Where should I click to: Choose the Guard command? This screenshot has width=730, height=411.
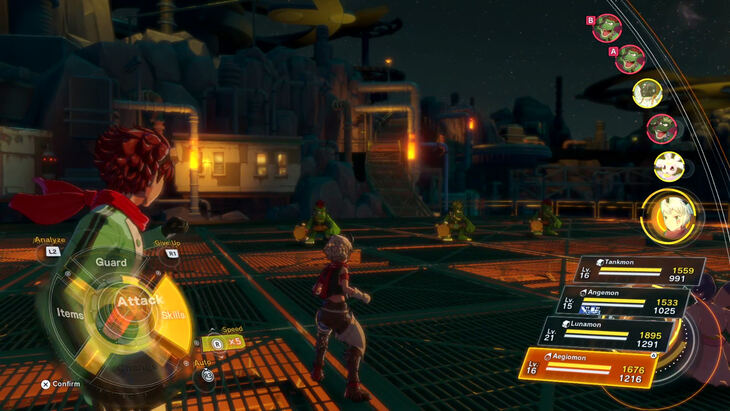(110, 262)
